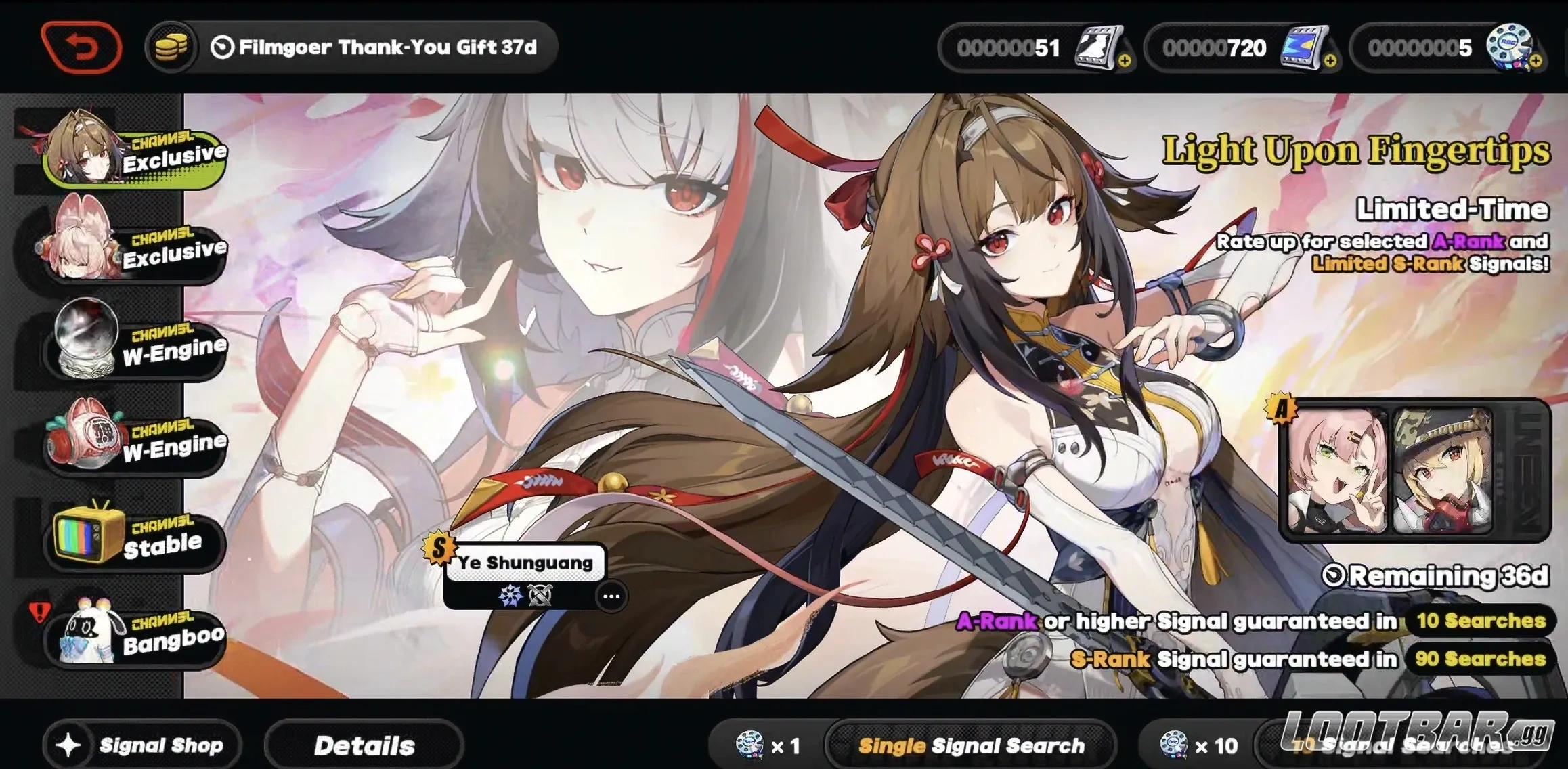This screenshot has width=1568, height=769.
Task: Perform a Single Signal Search
Action: [x=970, y=745]
